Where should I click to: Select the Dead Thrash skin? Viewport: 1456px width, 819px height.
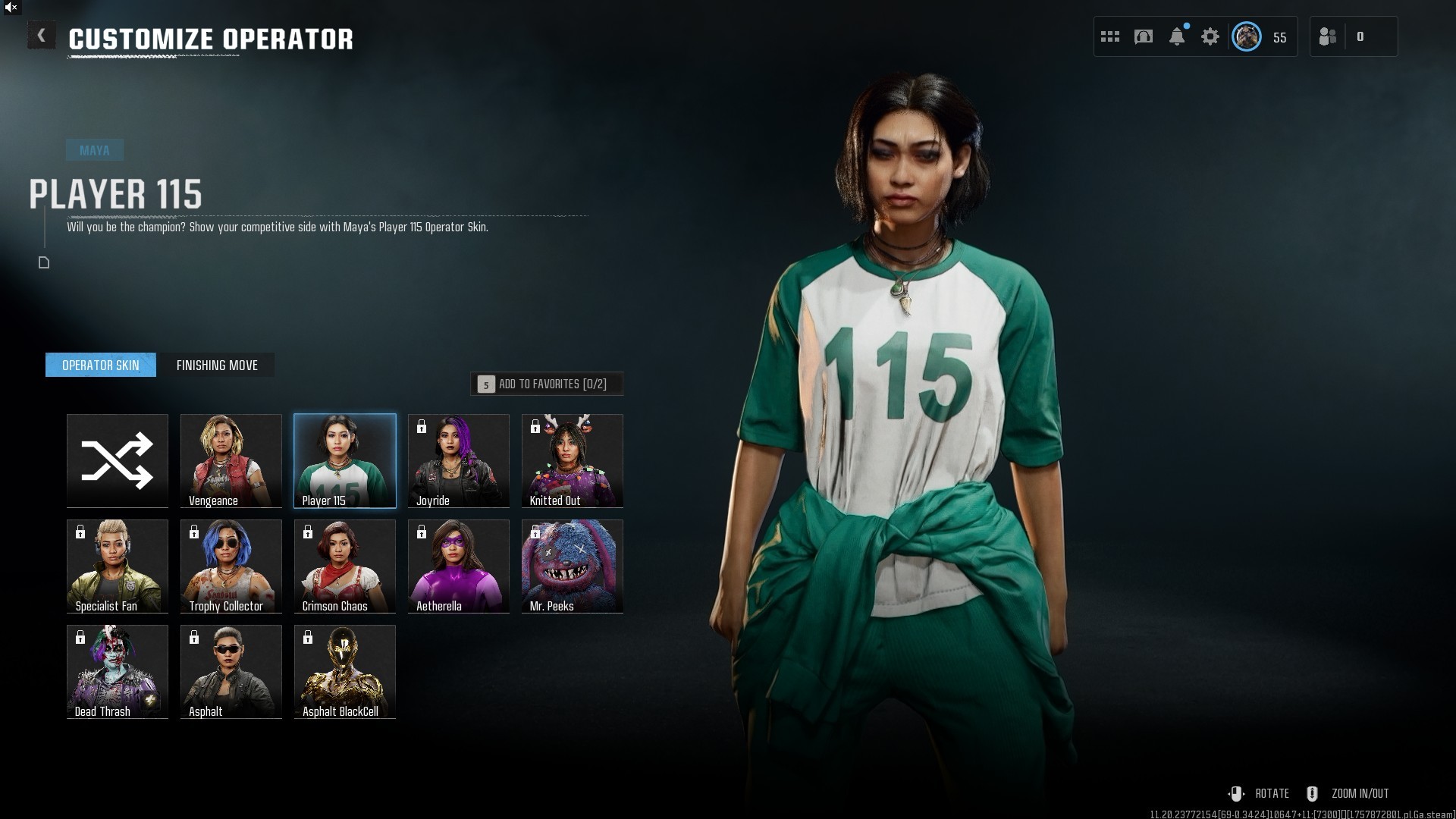(118, 671)
